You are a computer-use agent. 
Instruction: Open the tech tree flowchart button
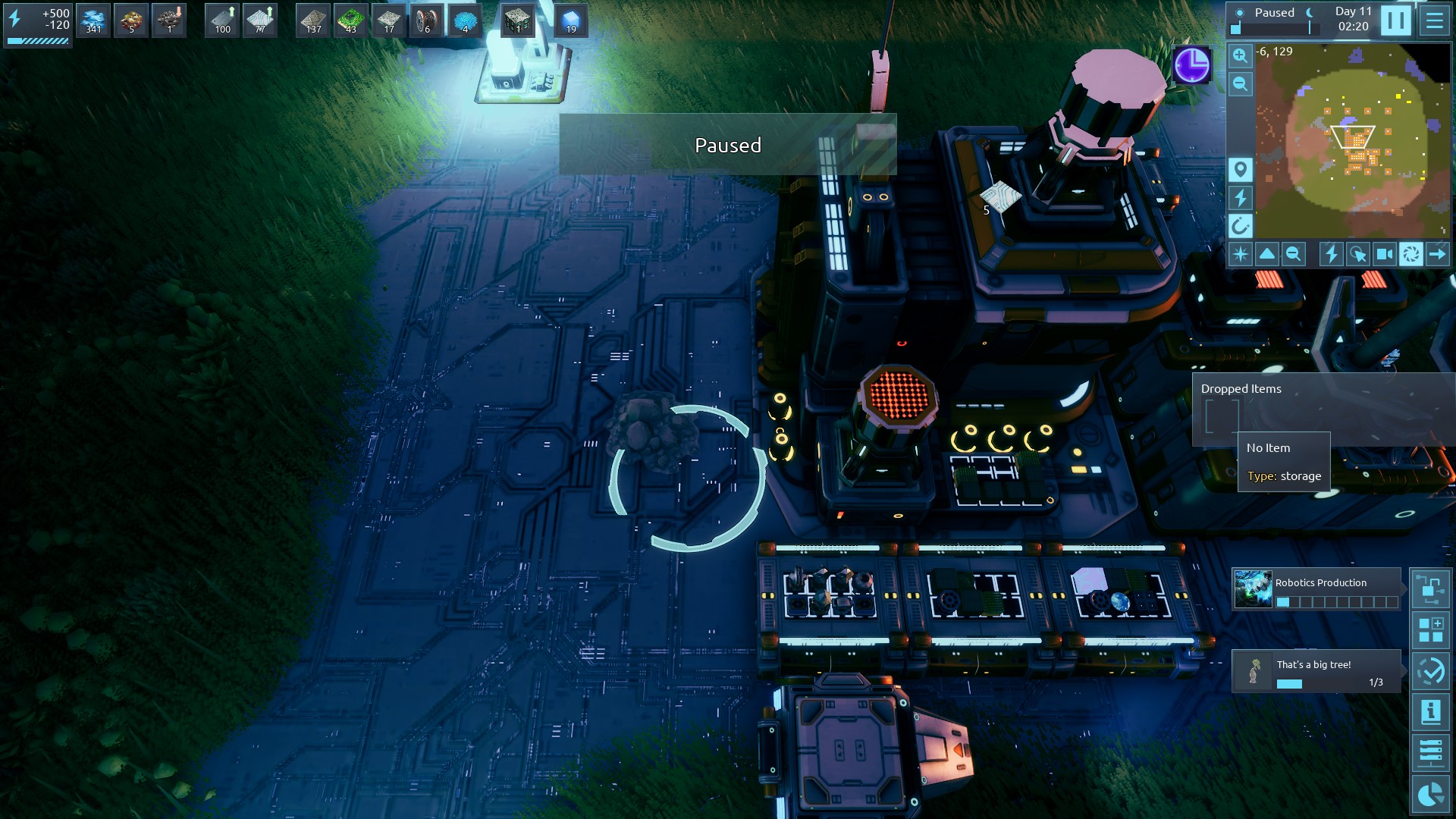(1430, 589)
